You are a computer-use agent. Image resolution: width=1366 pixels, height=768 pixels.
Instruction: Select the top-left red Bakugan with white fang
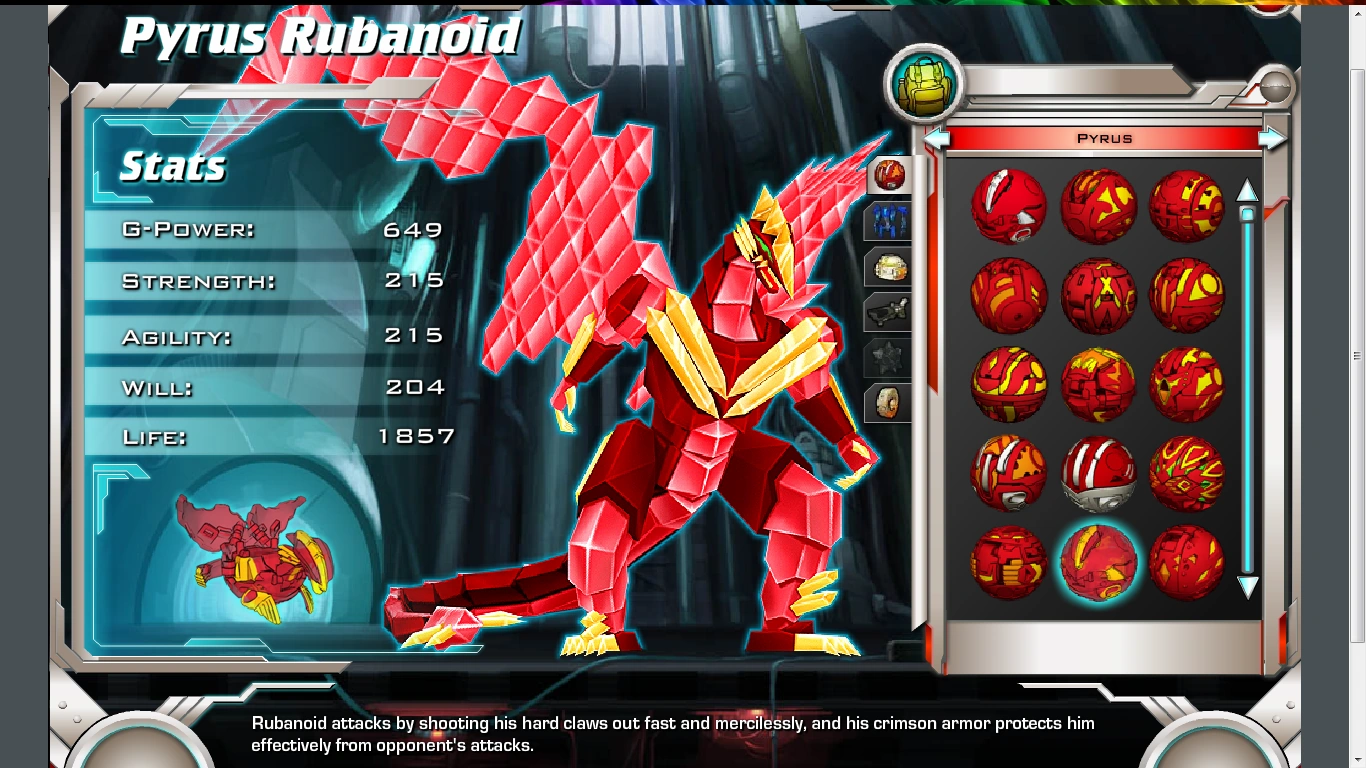[x=1008, y=207]
